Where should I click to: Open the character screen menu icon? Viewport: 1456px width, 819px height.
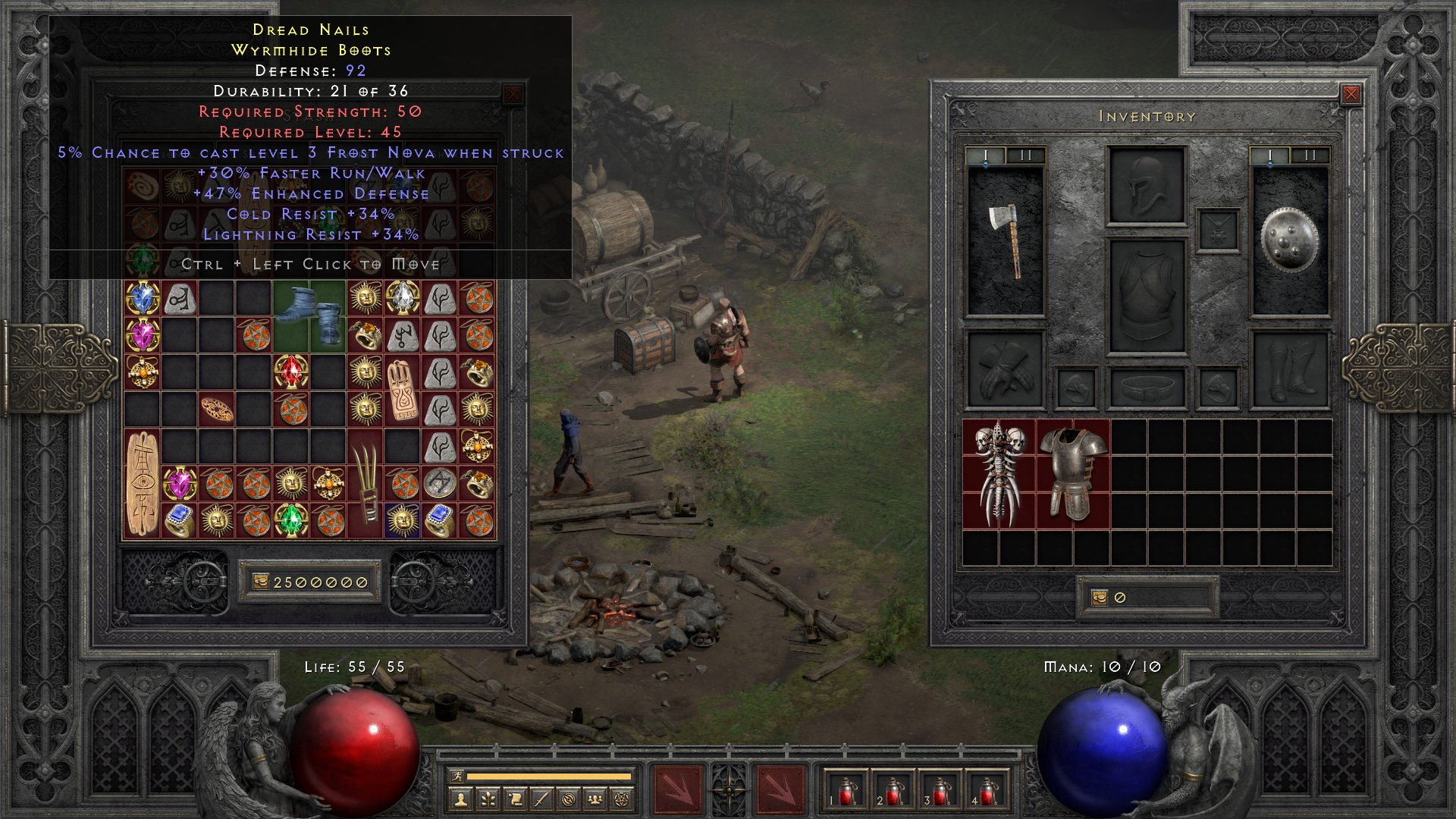click(x=460, y=801)
